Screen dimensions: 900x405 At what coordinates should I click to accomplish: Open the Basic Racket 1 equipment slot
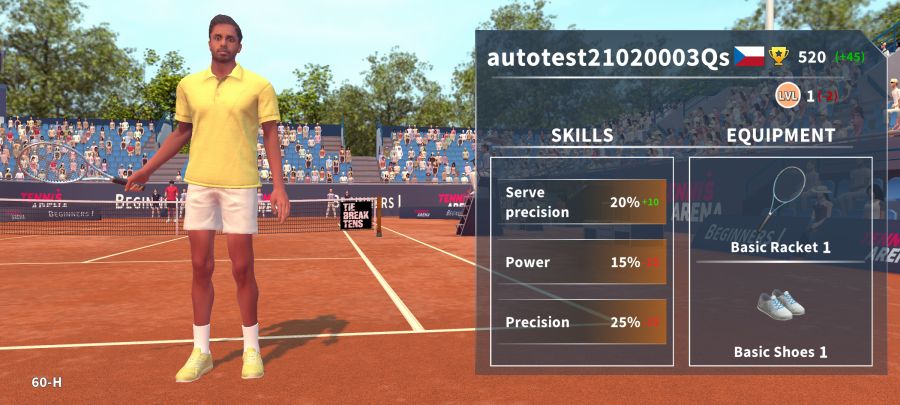tap(780, 211)
